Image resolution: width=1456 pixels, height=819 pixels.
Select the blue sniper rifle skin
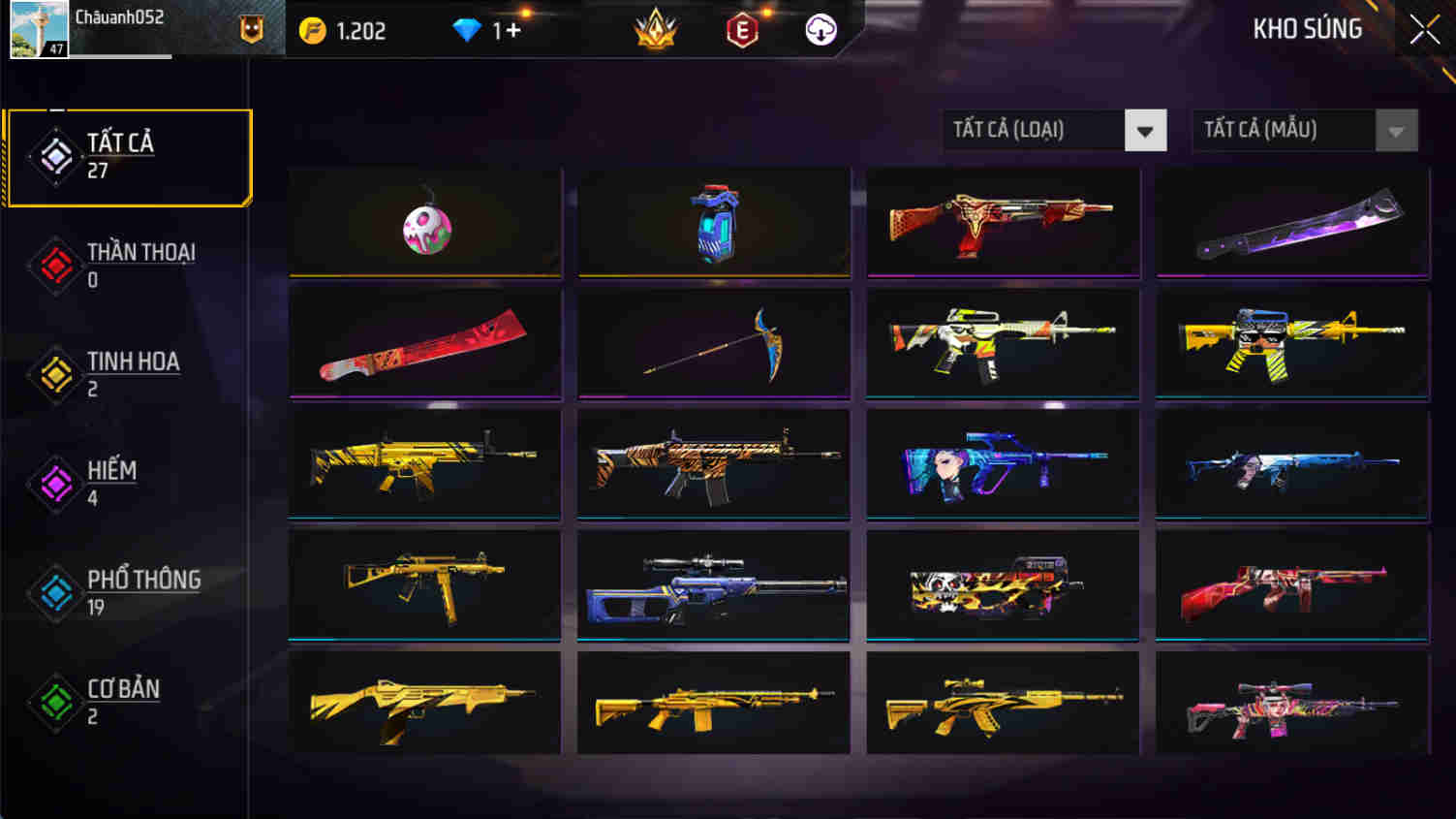pos(713,583)
